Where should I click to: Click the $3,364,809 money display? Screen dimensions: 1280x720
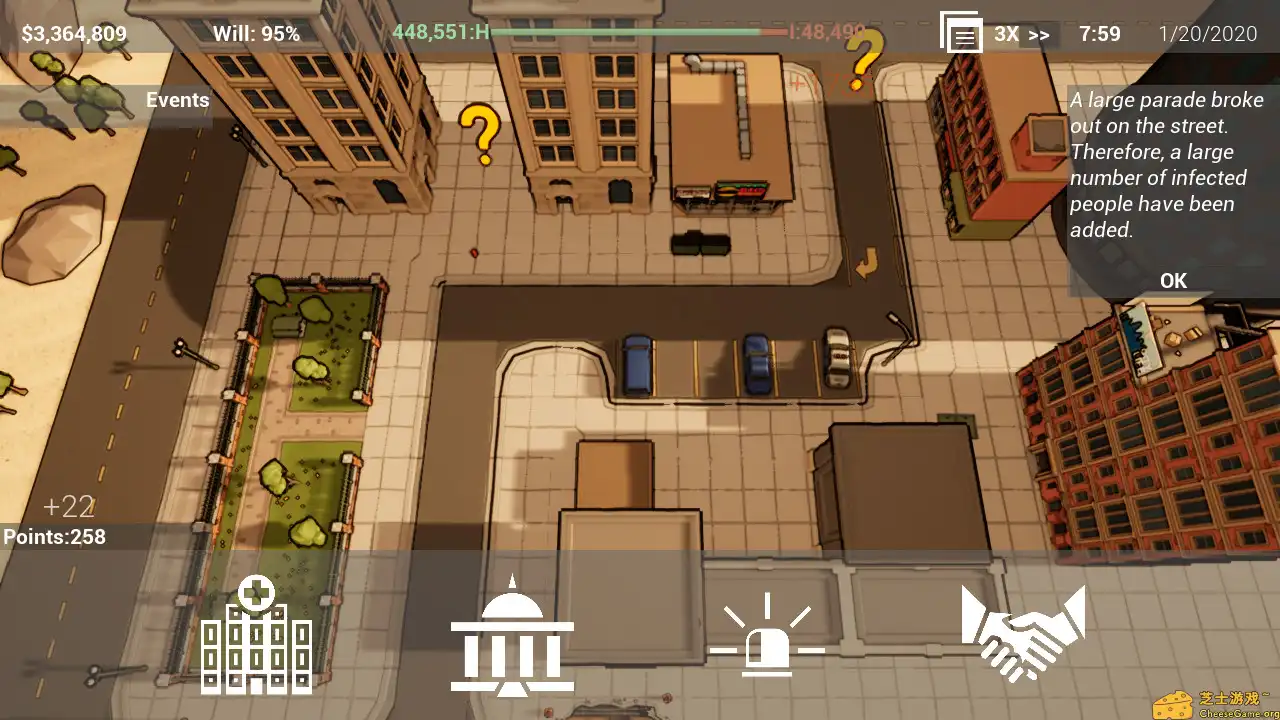[x=73, y=33]
